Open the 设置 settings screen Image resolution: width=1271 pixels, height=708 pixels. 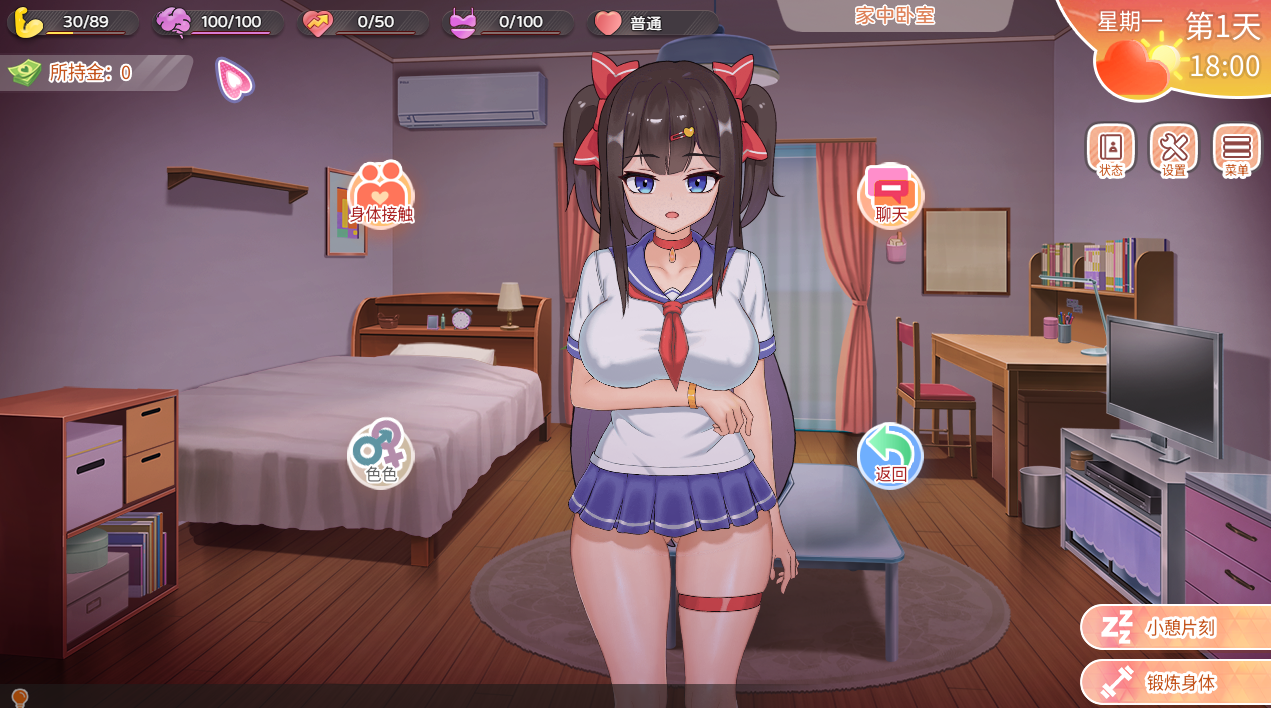(1173, 151)
